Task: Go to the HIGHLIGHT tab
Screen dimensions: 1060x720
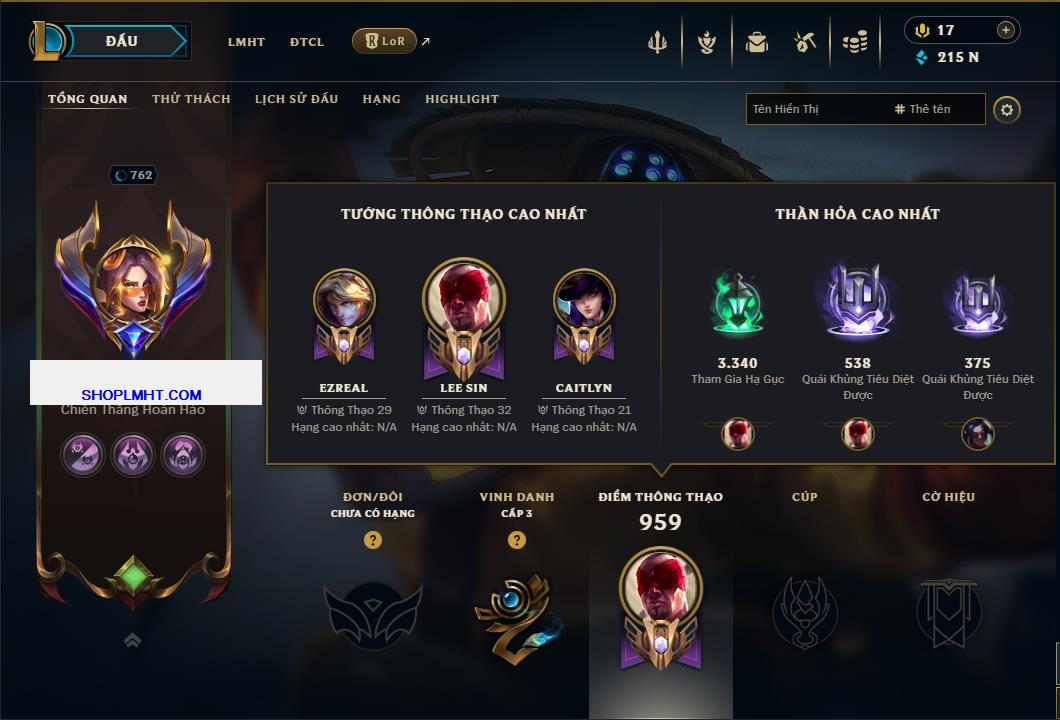Action: (x=462, y=99)
